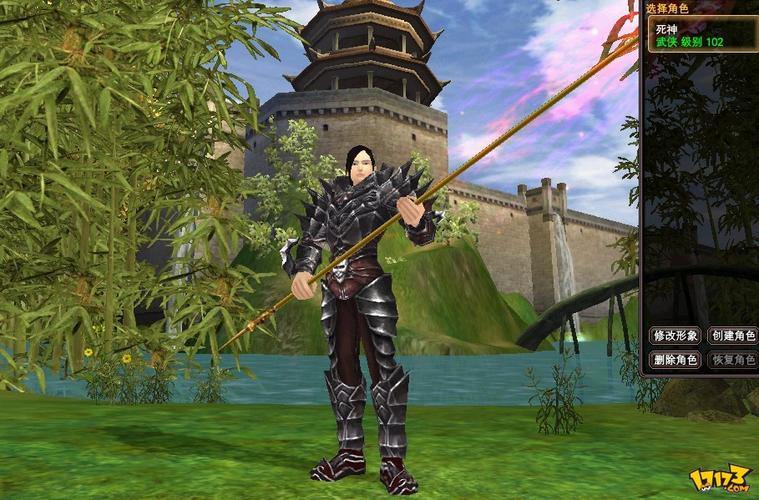Click the greyed-out 恢复角色 button
Image resolution: width=759 pixels, height=500 pixels.
[733, 360]
